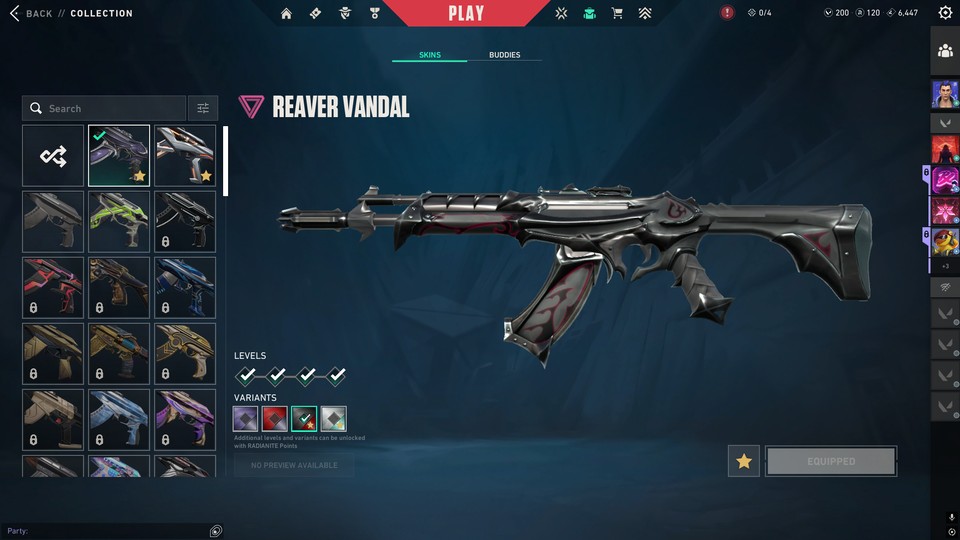Open the friends social panel icon

pyautogui.click(x=945, y=52)
